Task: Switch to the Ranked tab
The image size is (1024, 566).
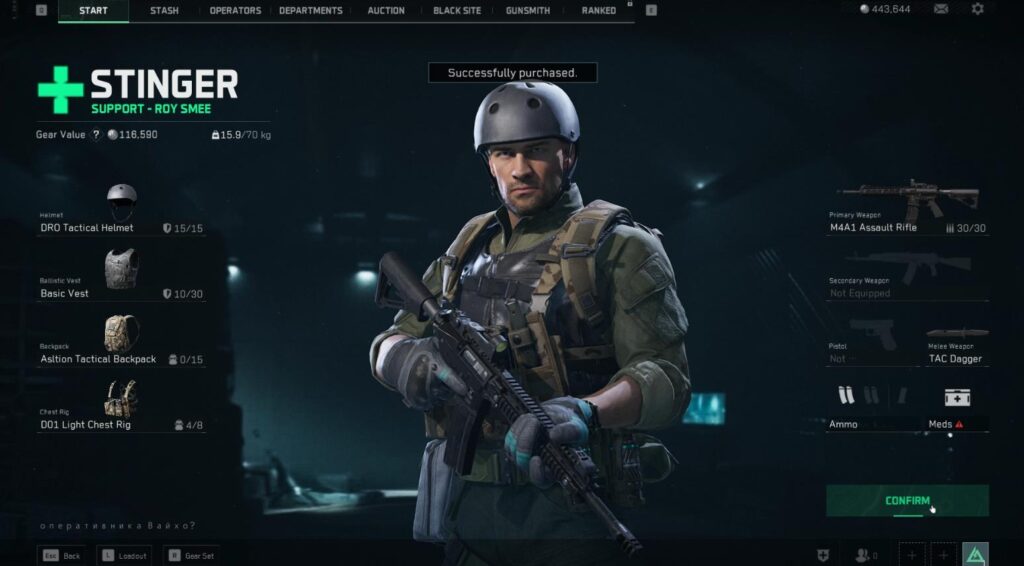Action: (598, 11)
